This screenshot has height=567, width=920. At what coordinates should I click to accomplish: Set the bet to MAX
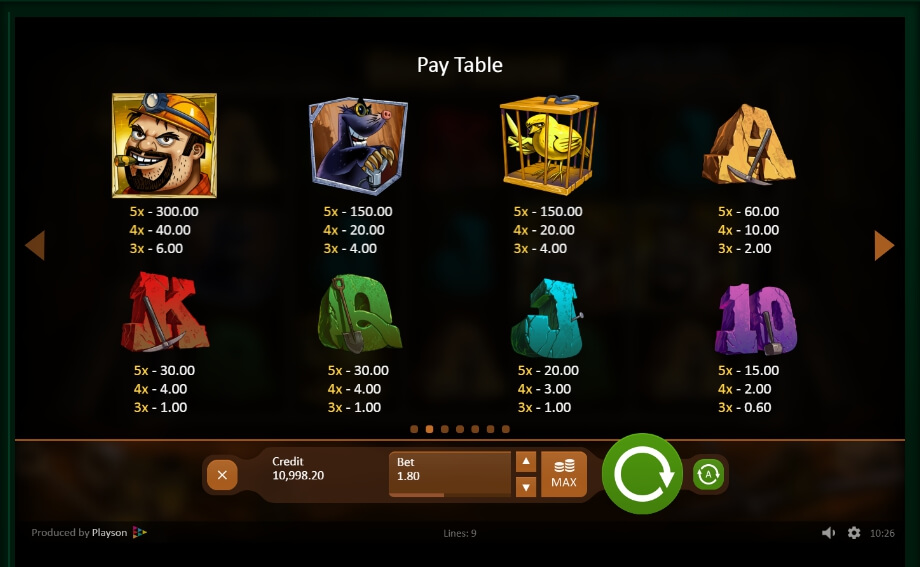point(564,474)
